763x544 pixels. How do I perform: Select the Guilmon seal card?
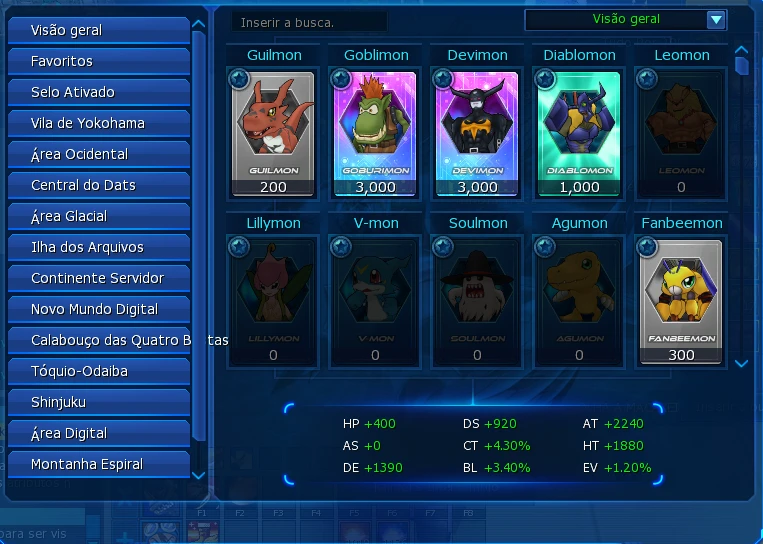point(273,132)
